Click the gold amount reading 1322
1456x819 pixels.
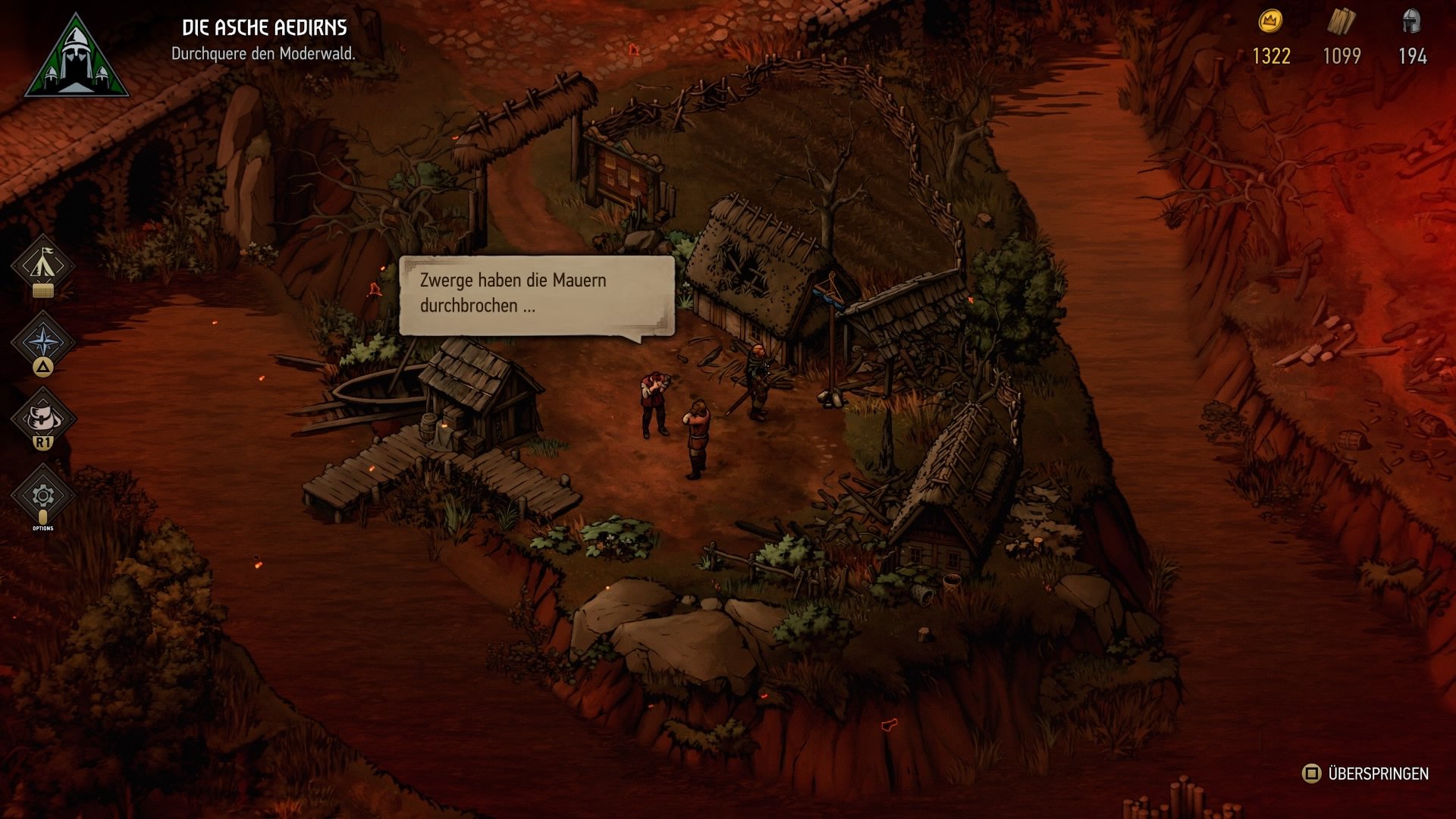pos(1273,56)
